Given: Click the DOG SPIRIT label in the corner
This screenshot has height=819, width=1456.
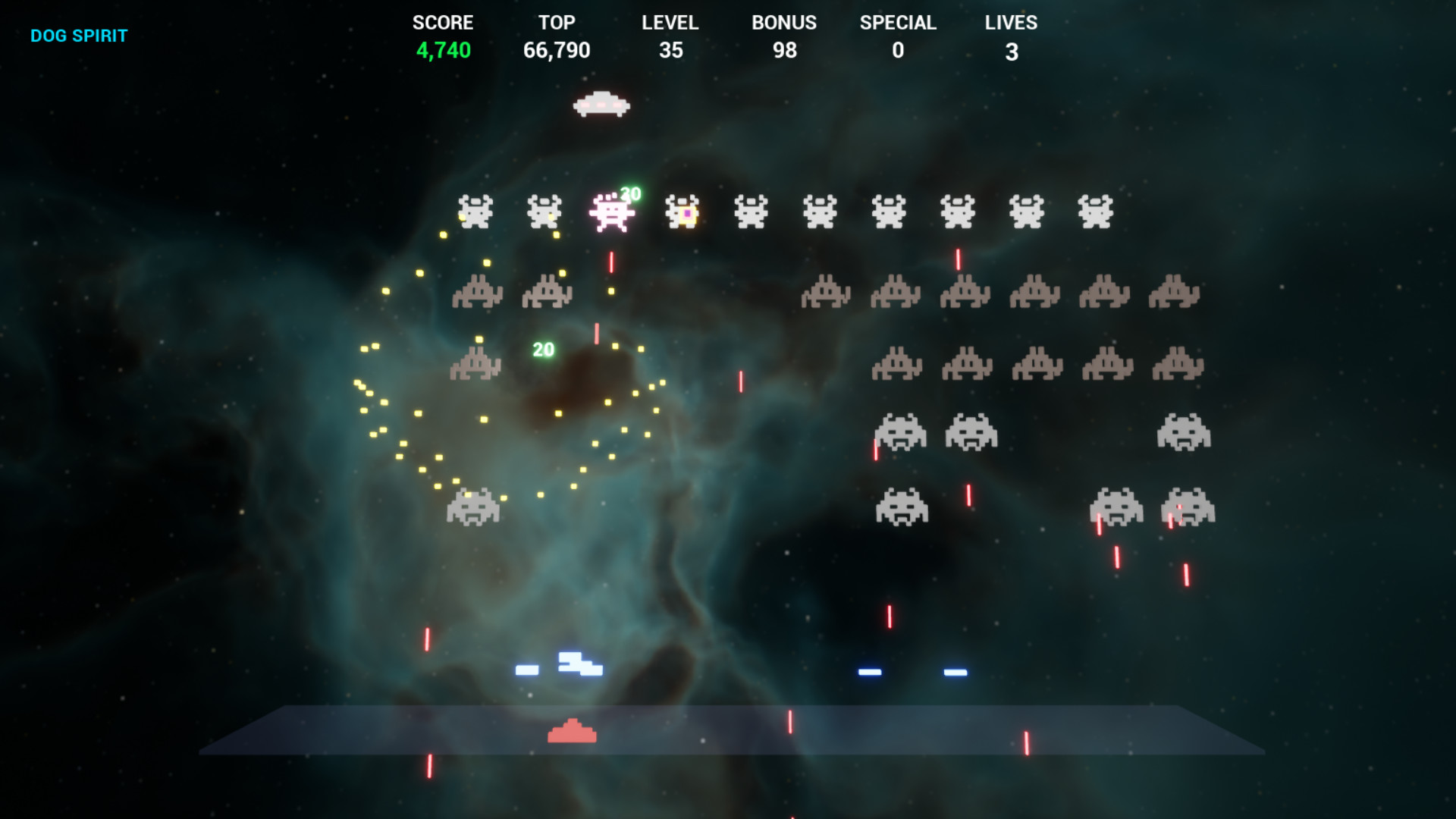Looking at the screenshot, I should pos(79,35).
